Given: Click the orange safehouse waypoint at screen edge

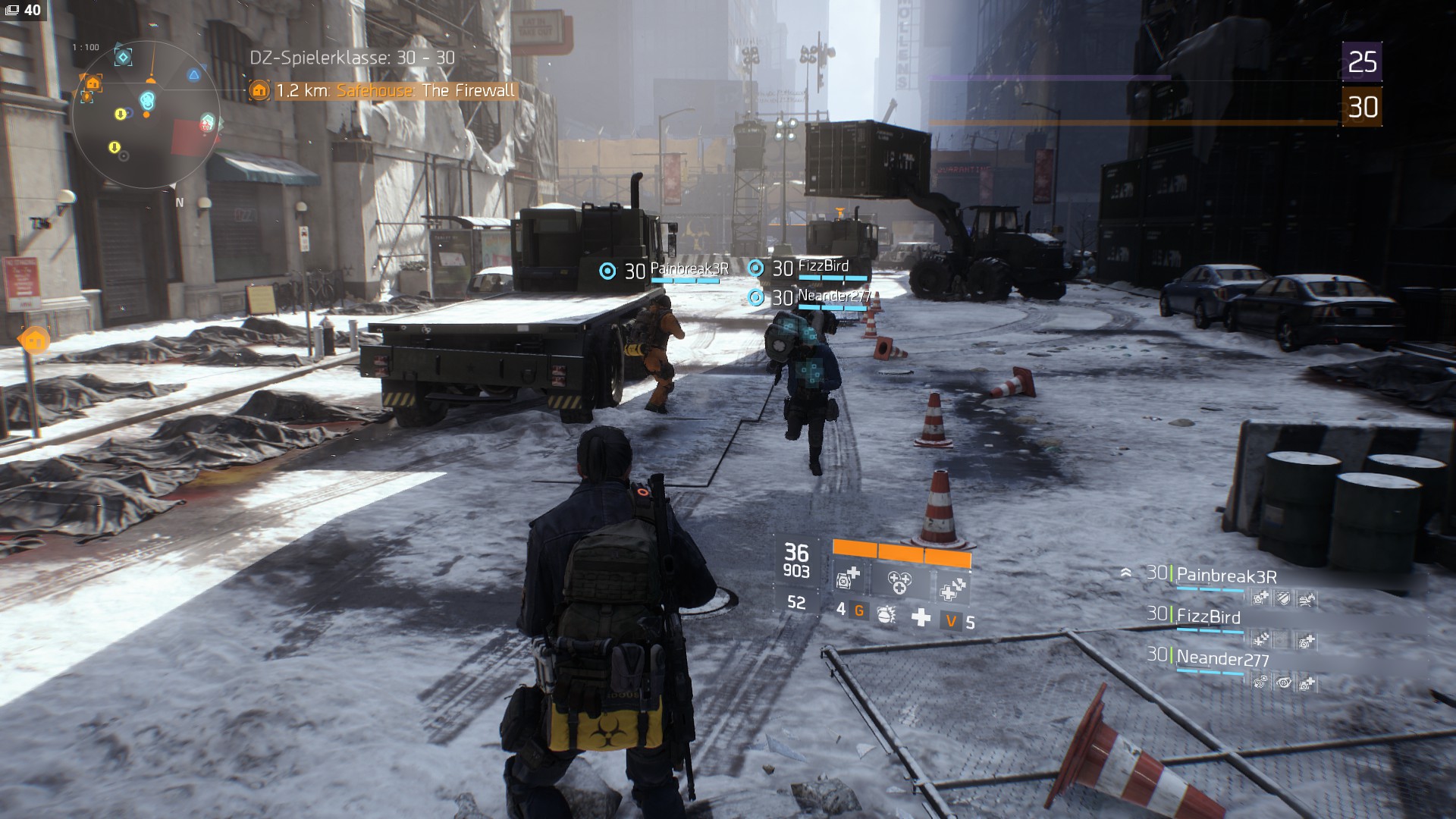Looking at the screenshot, I should (x=34, y=340).
